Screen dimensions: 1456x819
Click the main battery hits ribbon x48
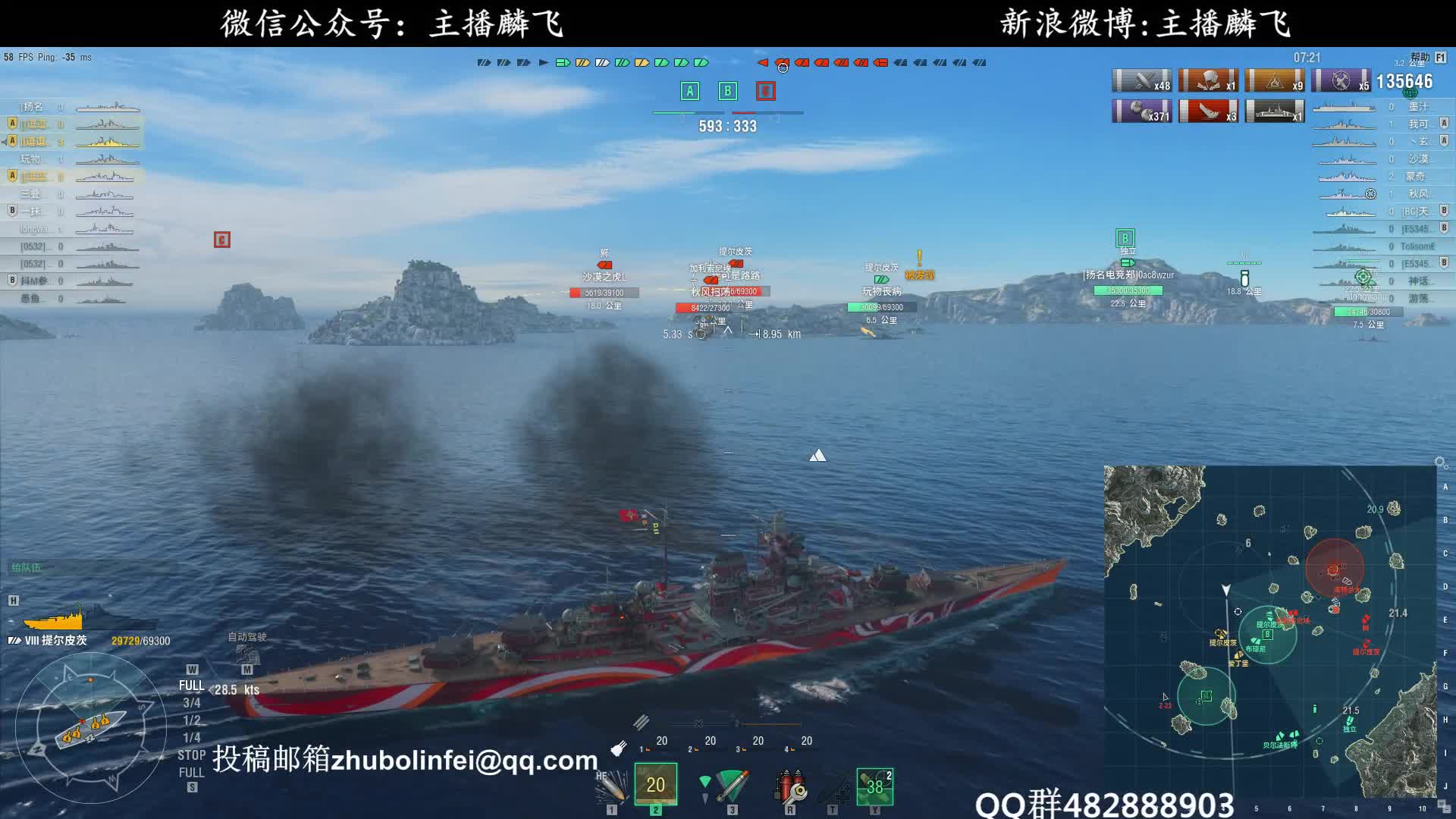1141,81
